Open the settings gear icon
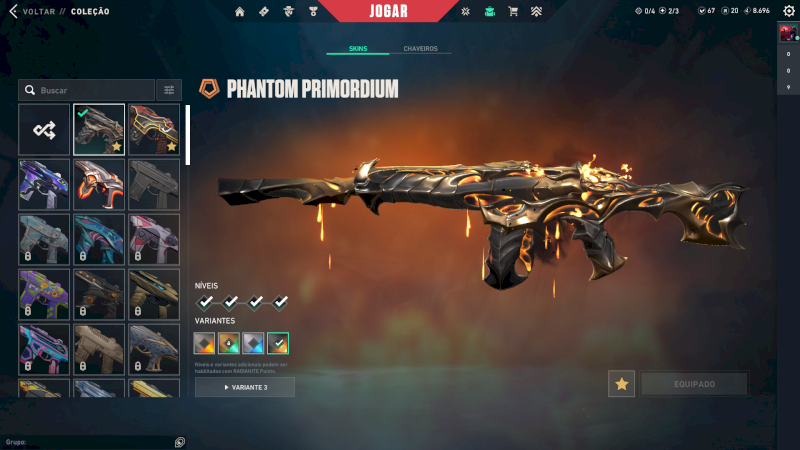Viewport: 800px width, 450px height. point(788,11)
